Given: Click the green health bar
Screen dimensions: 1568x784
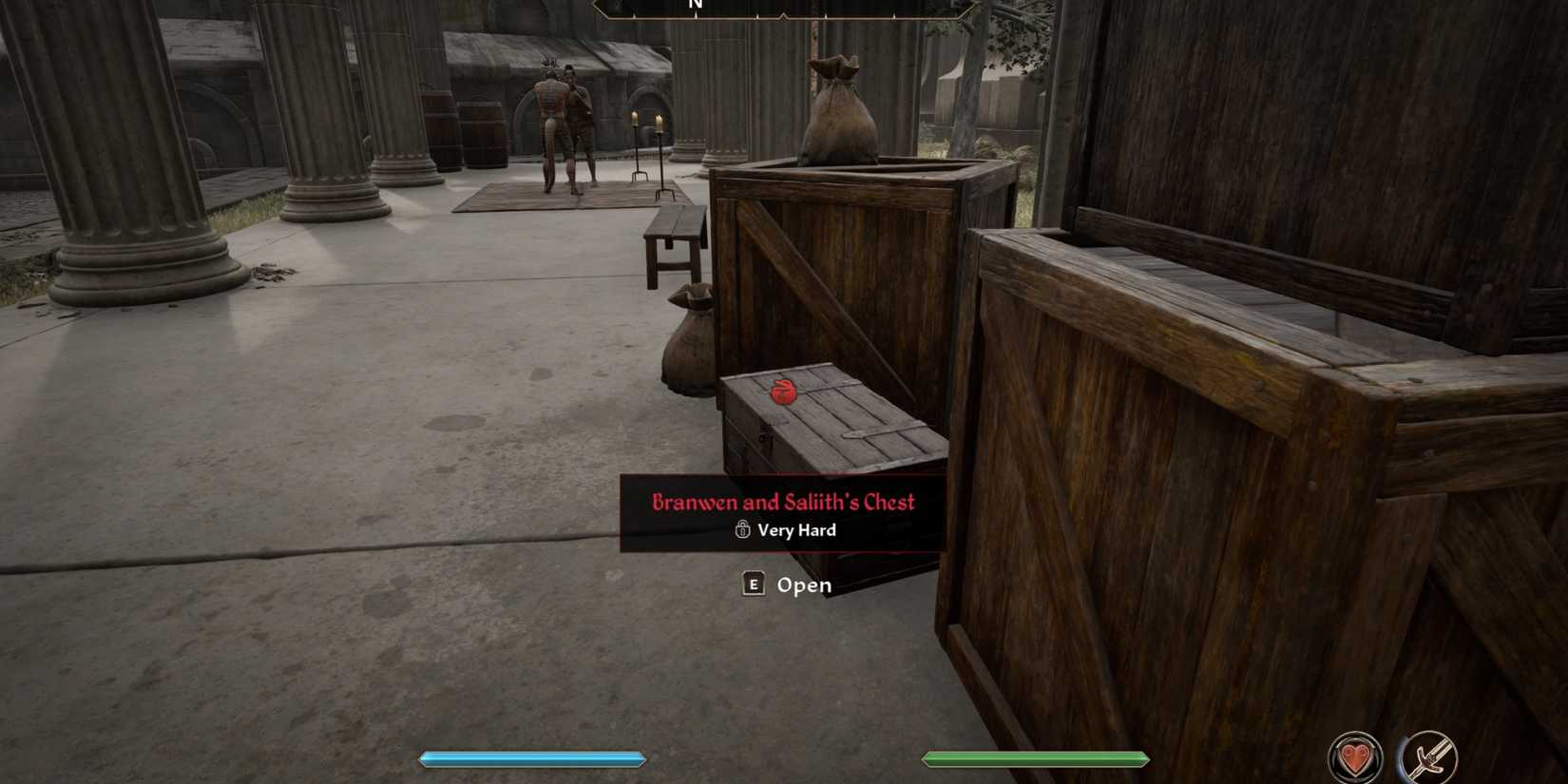Looking at the screenshot, I should (x=1036, y=759).
